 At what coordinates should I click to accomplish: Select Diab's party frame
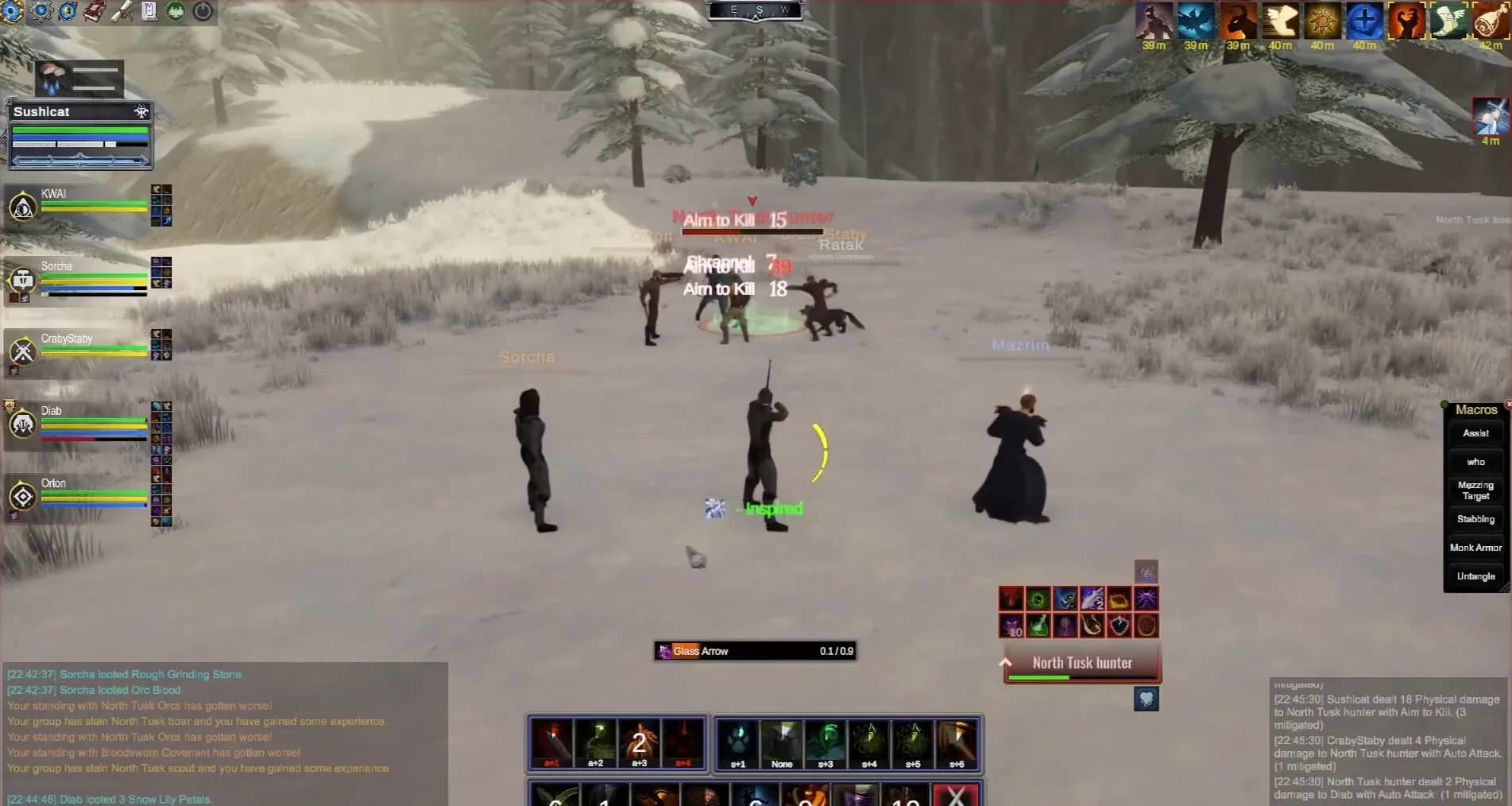[79, 424]
